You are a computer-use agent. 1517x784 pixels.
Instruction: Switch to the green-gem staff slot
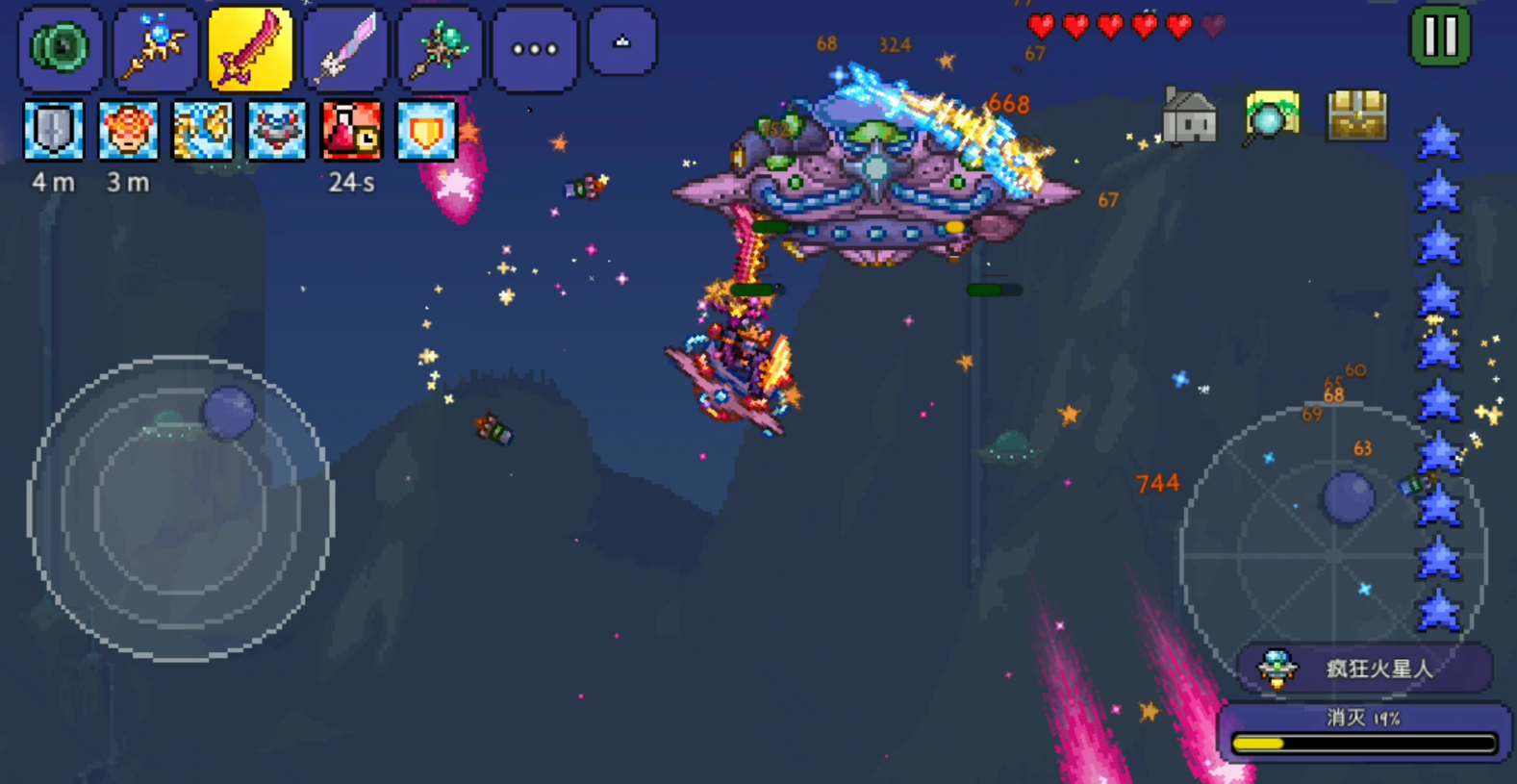[440, 47]
